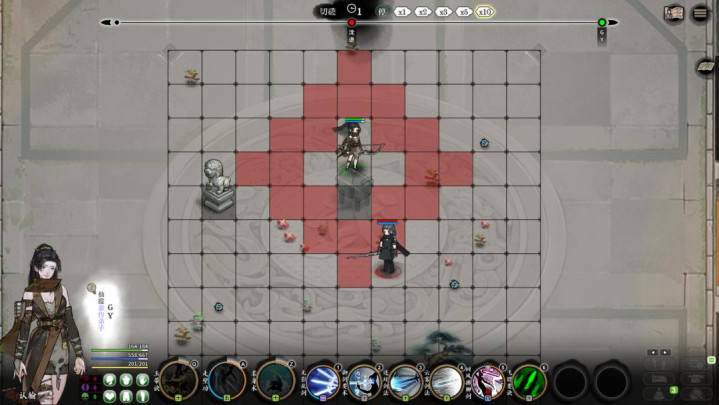
Task: Select the highlighted tile under the dark-haired swordsman
Action: pos(388,268)
